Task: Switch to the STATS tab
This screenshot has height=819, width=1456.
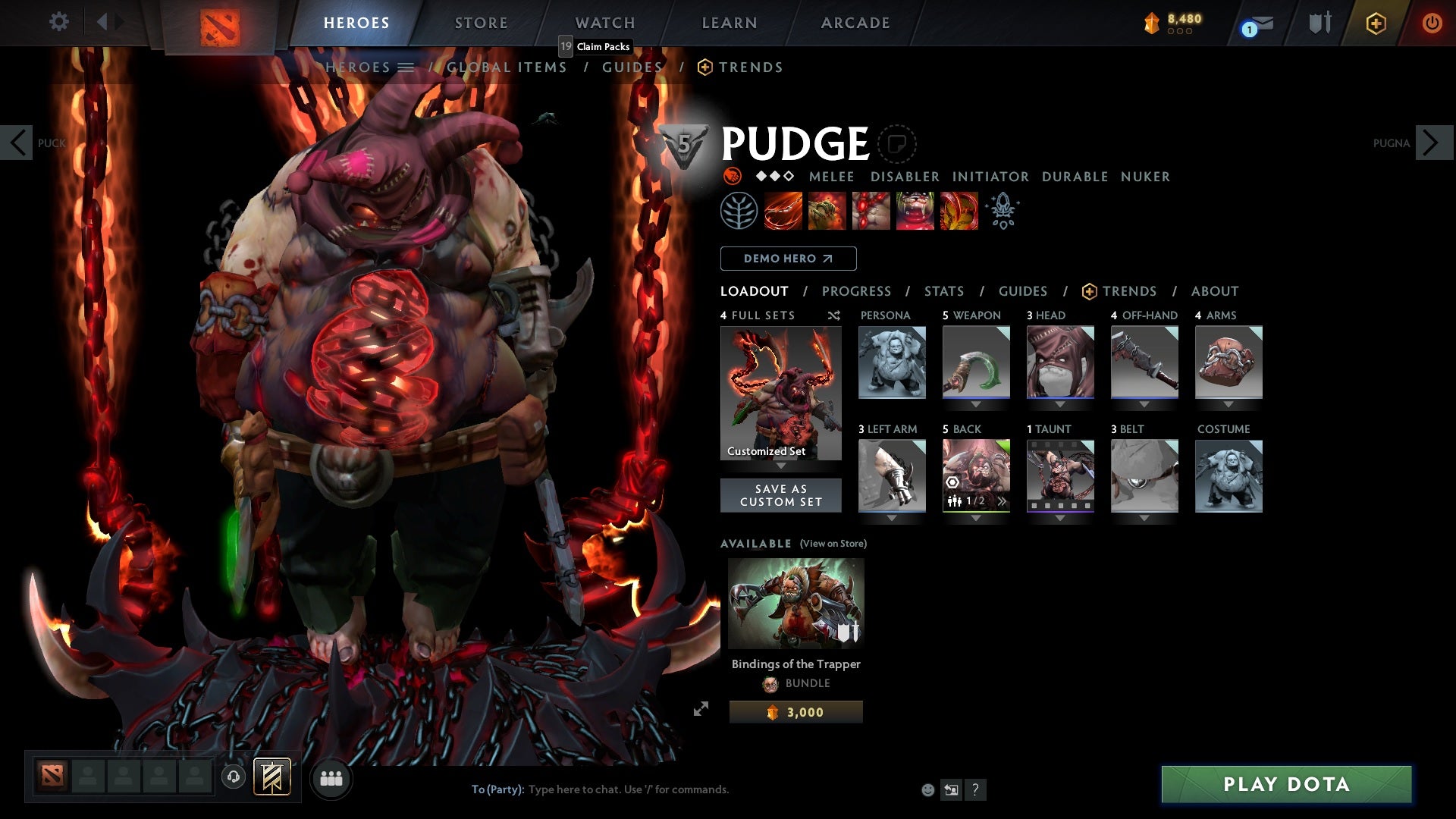Action: pyautogui.click(x=943, y=290)
